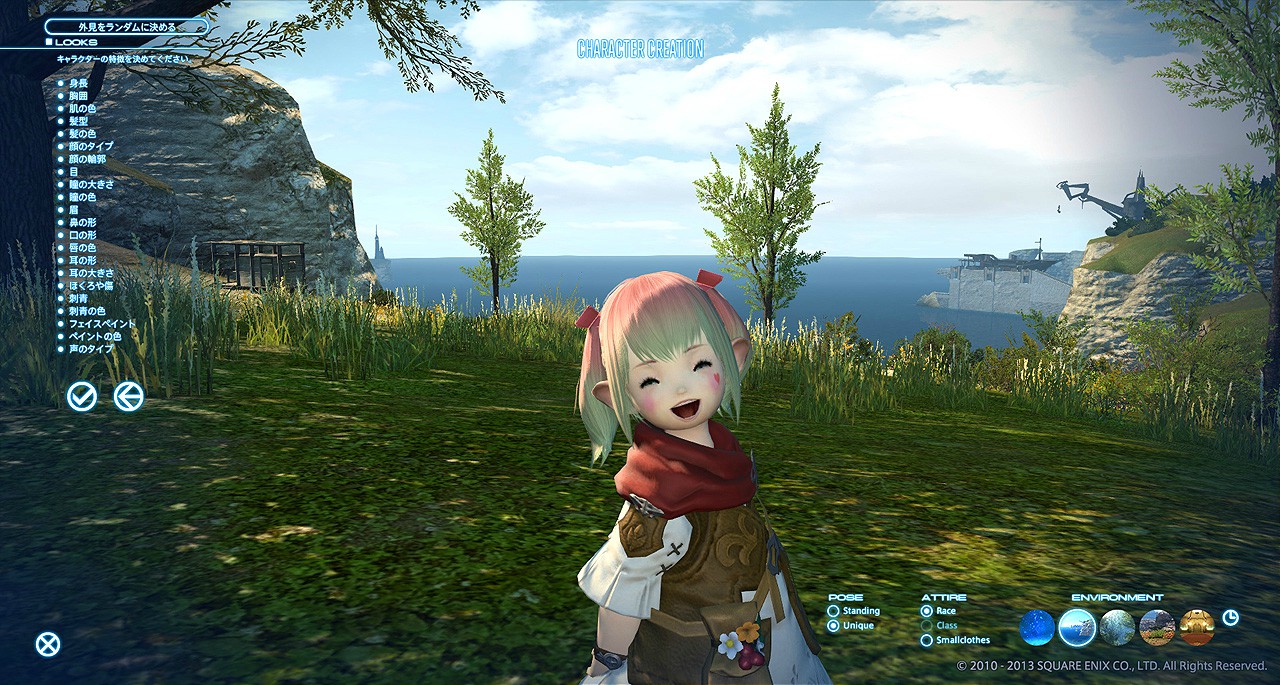Randomize appearance with 外見をランダムに決める button
Screen dimensions: 1280x685
[x=126, y=27]
